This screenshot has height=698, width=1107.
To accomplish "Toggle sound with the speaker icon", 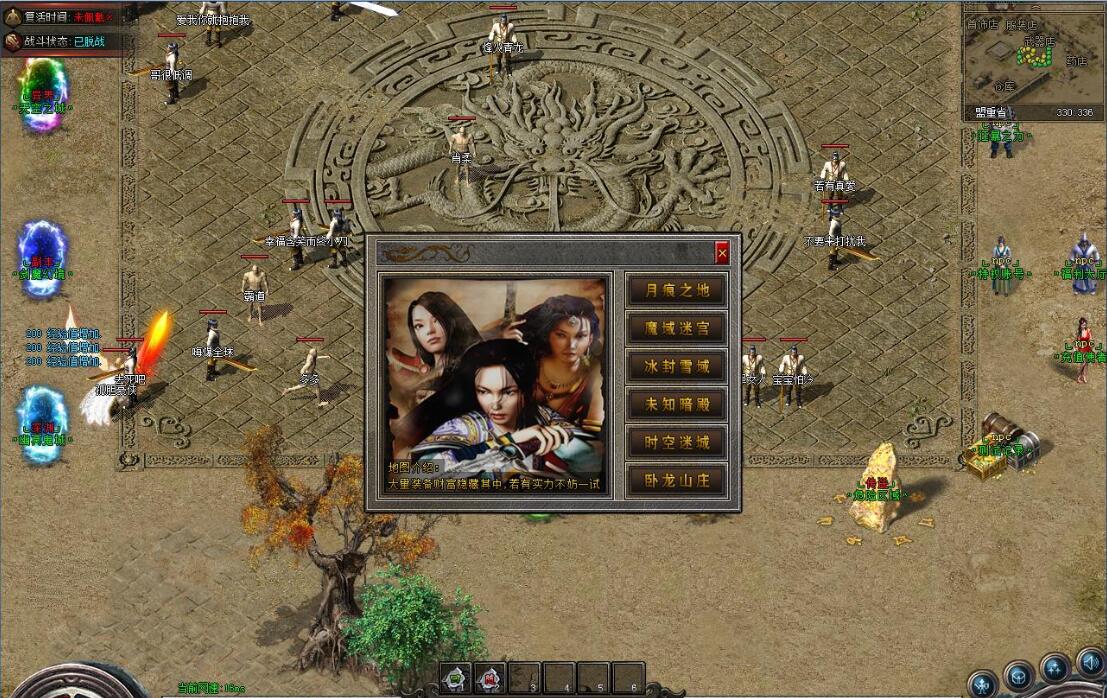I will (x=1089, y=662).
